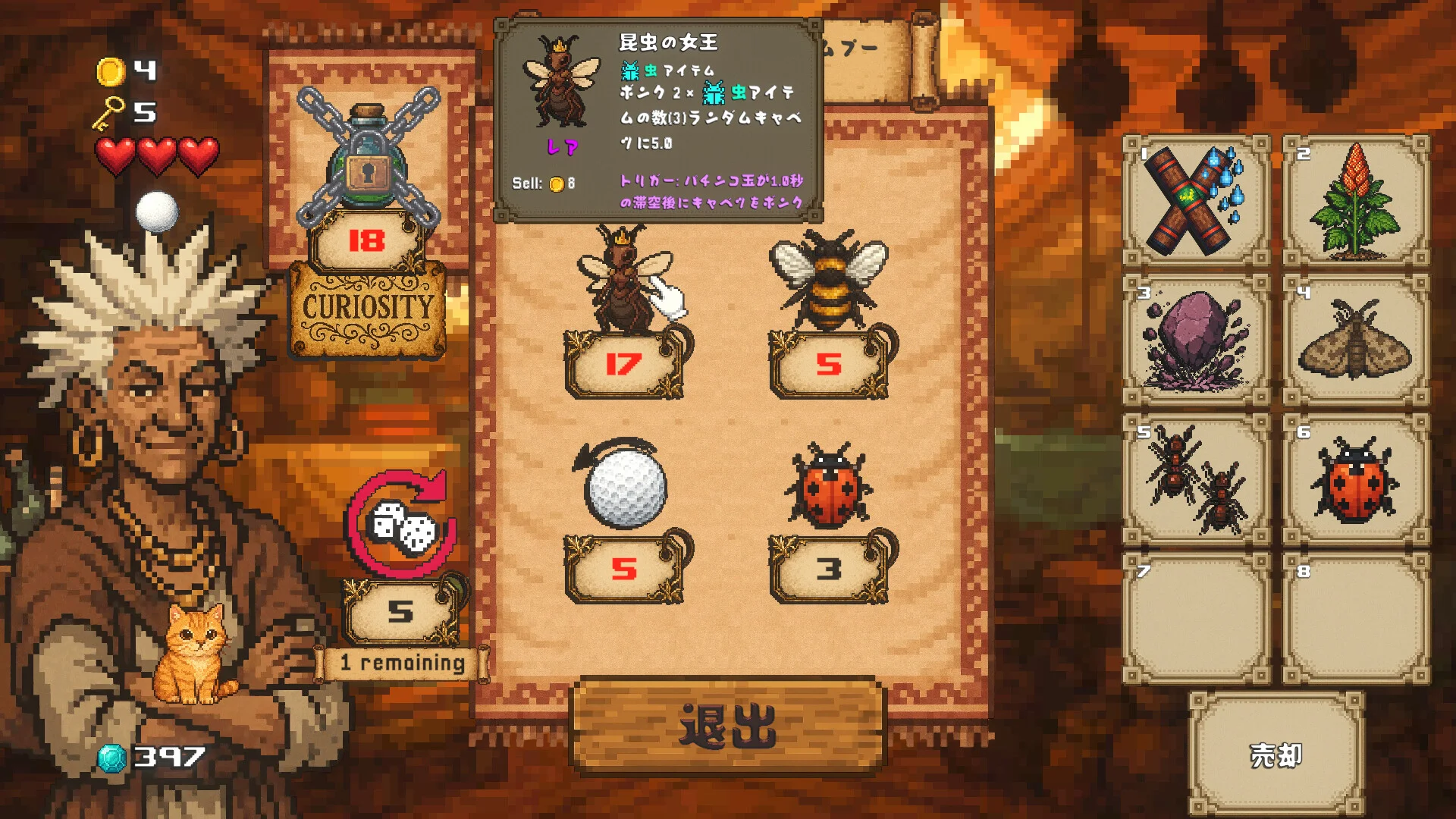
Task: Select the crossed dynamite sticks inventory slot
Action: [1196, 201]
